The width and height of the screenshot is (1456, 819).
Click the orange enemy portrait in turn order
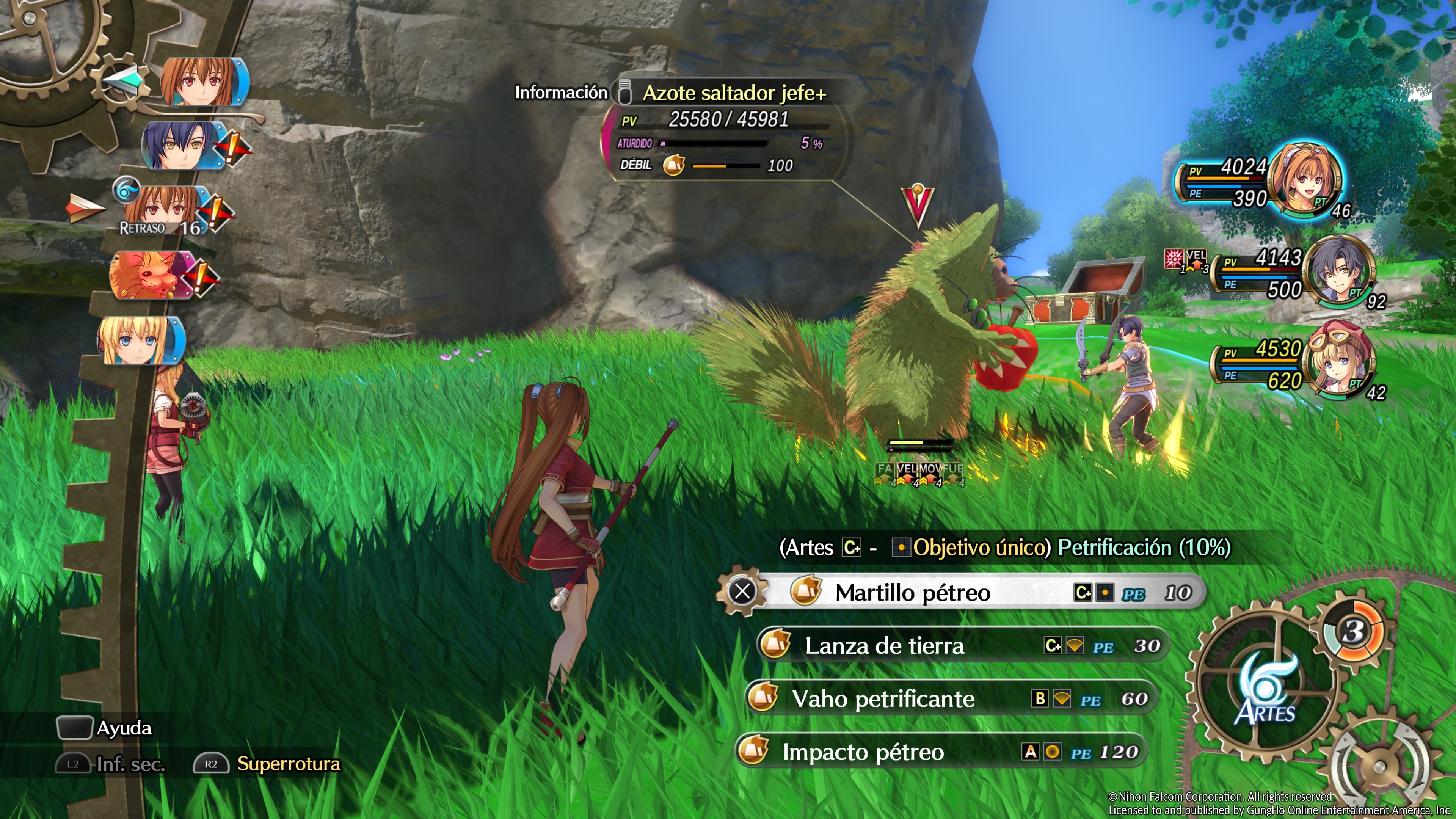148,275
